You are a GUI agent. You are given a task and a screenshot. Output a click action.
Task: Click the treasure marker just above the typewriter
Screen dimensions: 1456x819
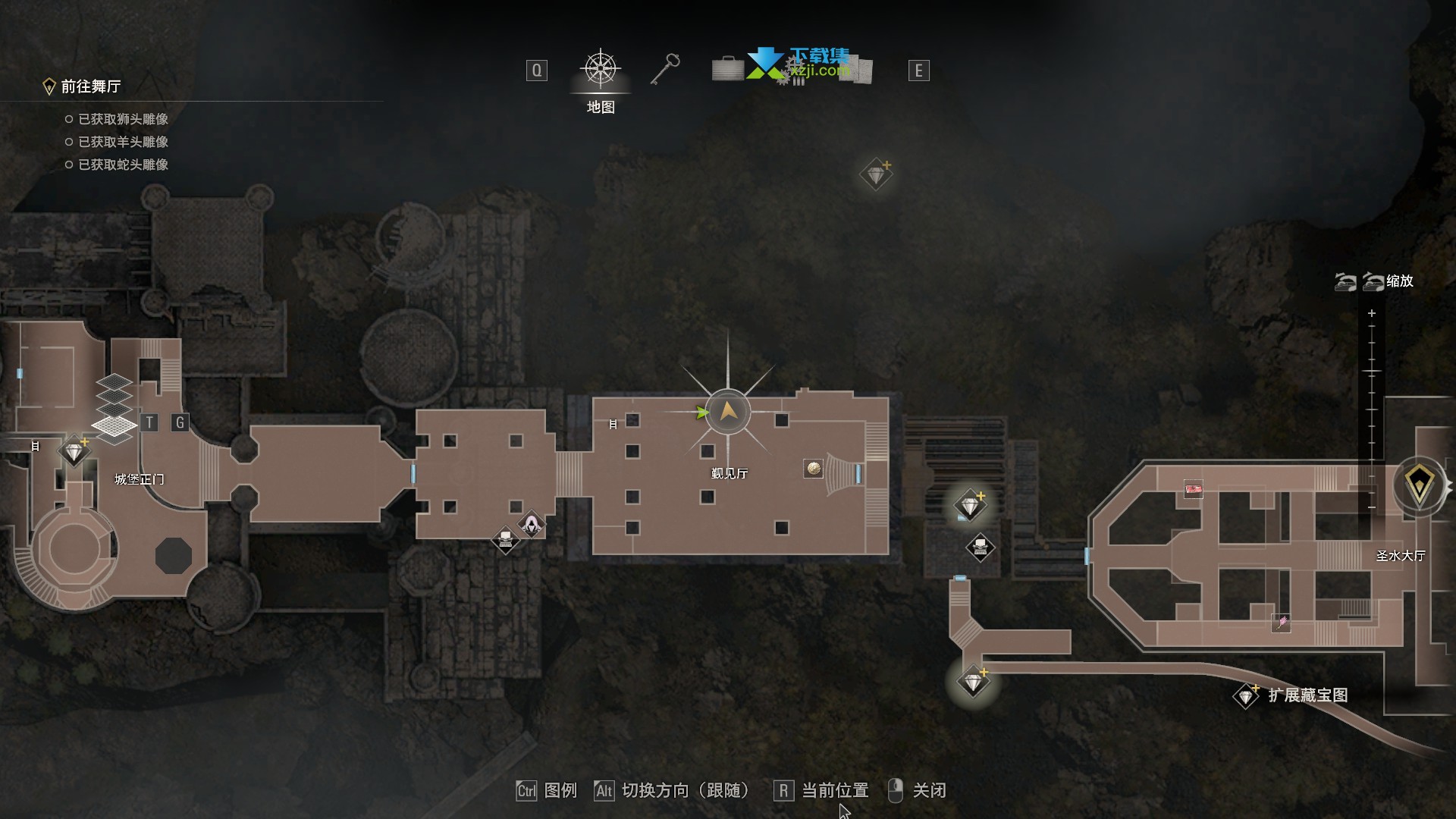coord(970,505)
